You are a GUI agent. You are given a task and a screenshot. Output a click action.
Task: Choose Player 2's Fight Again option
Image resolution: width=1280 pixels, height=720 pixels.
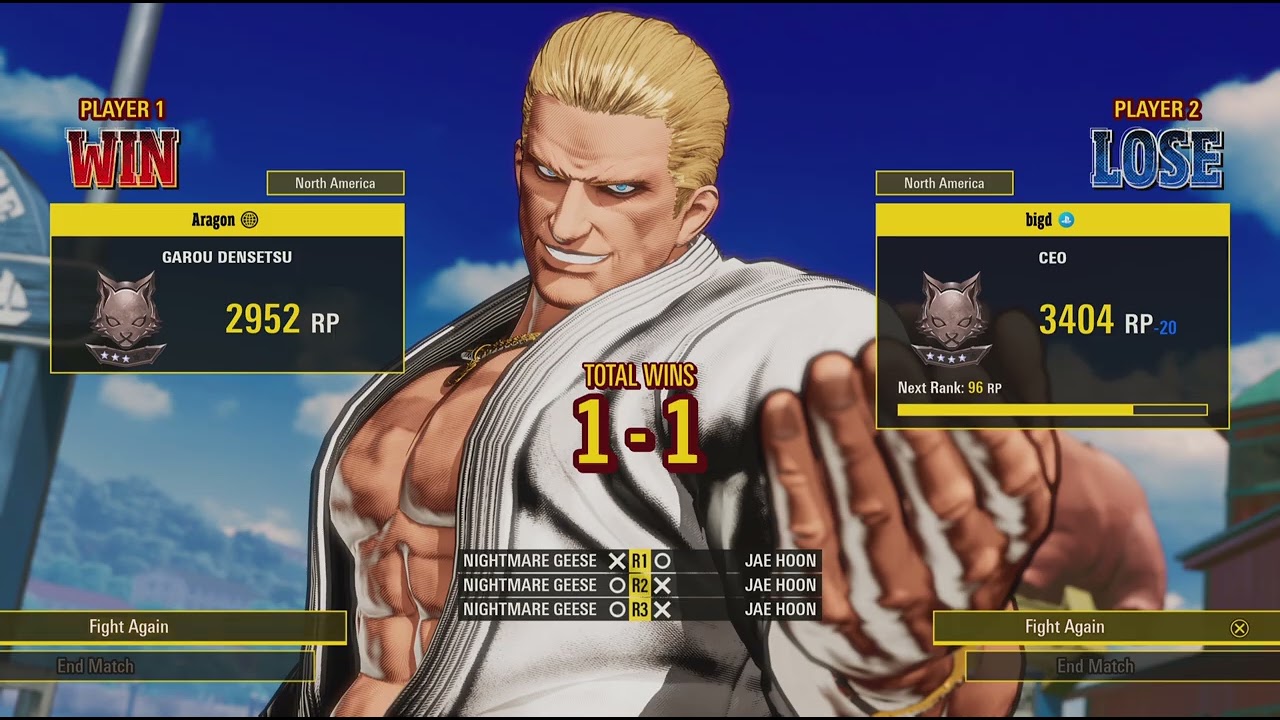click(1065, 627)
